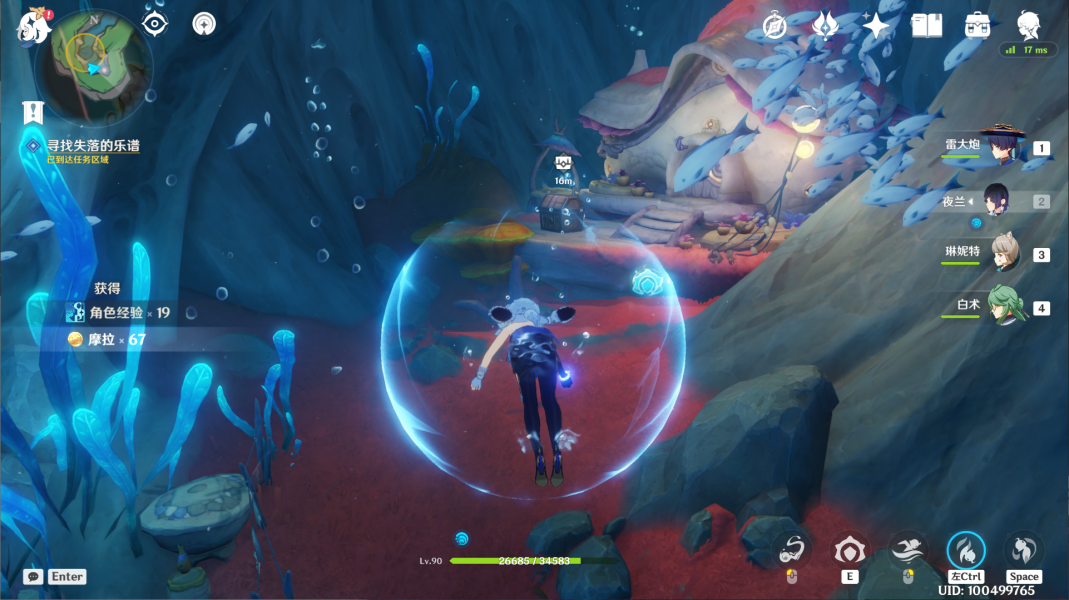Open the winged crest events icon
The width and height of the screenshot is (1069, 600).
(825, 25)
